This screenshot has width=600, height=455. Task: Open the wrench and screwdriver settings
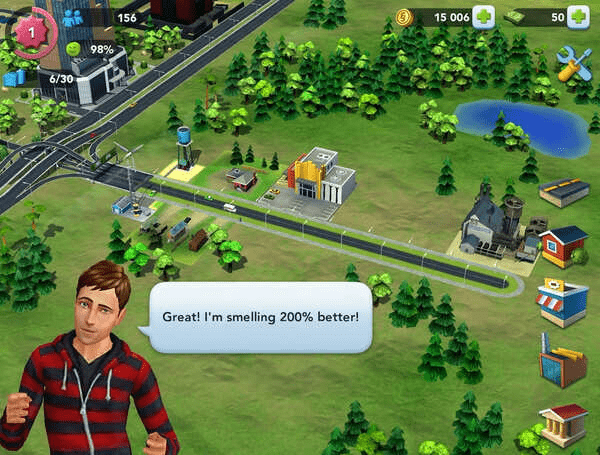(573, 63)
